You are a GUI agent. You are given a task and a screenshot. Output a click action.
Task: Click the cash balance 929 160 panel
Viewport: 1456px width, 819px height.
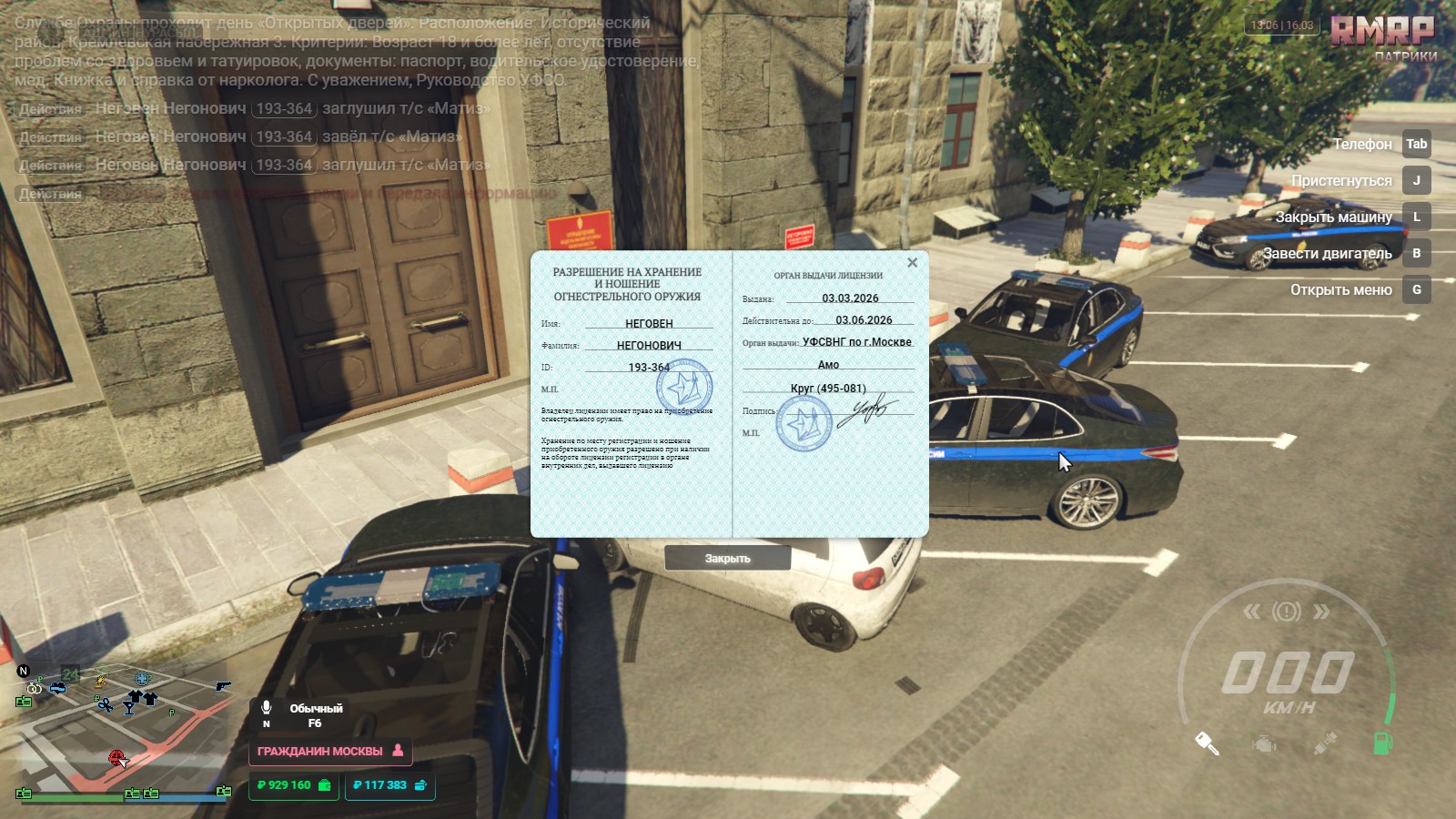293,785
